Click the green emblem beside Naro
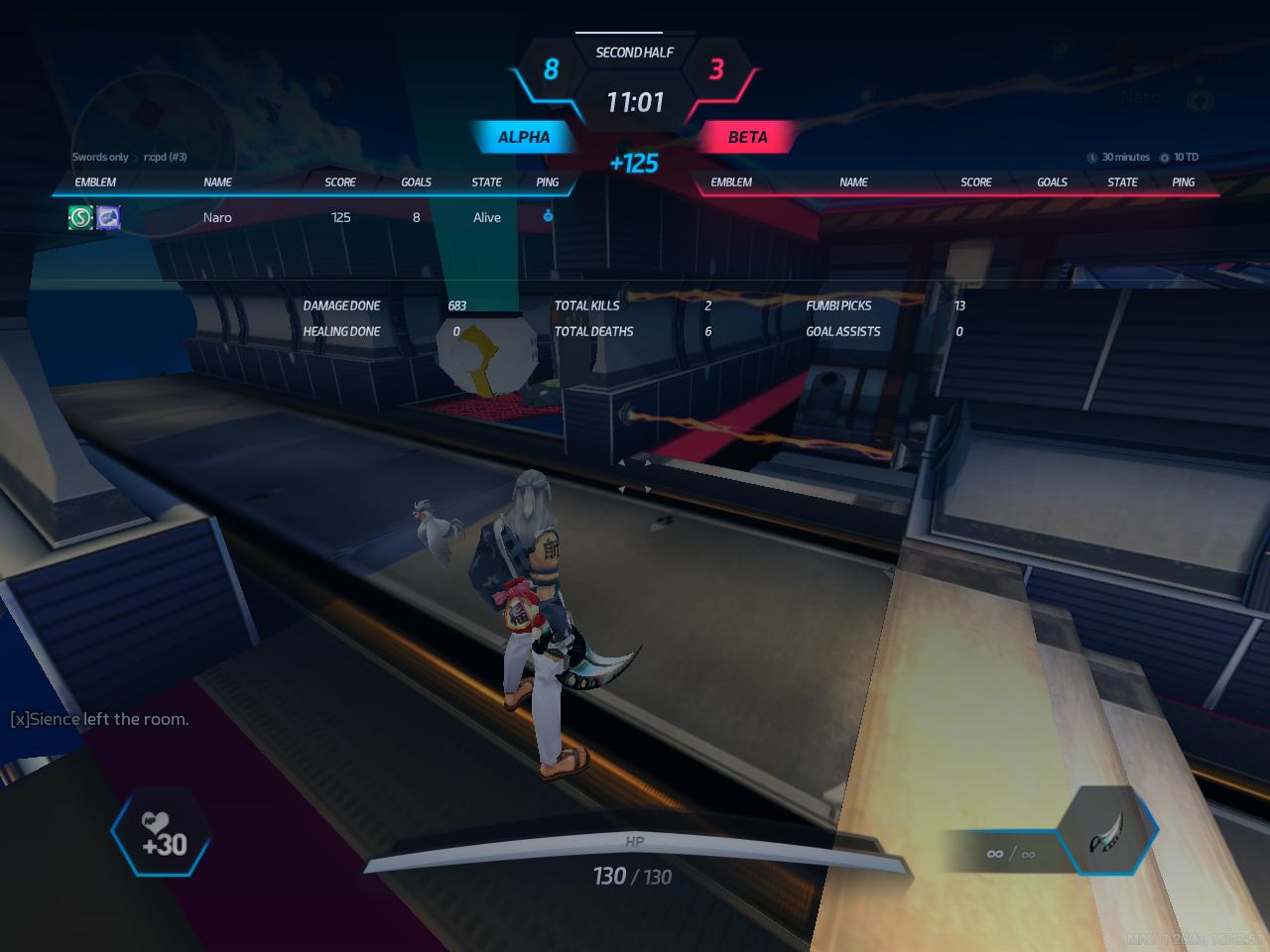Viewport: 1270px width, 952px height. pos(80,217)
